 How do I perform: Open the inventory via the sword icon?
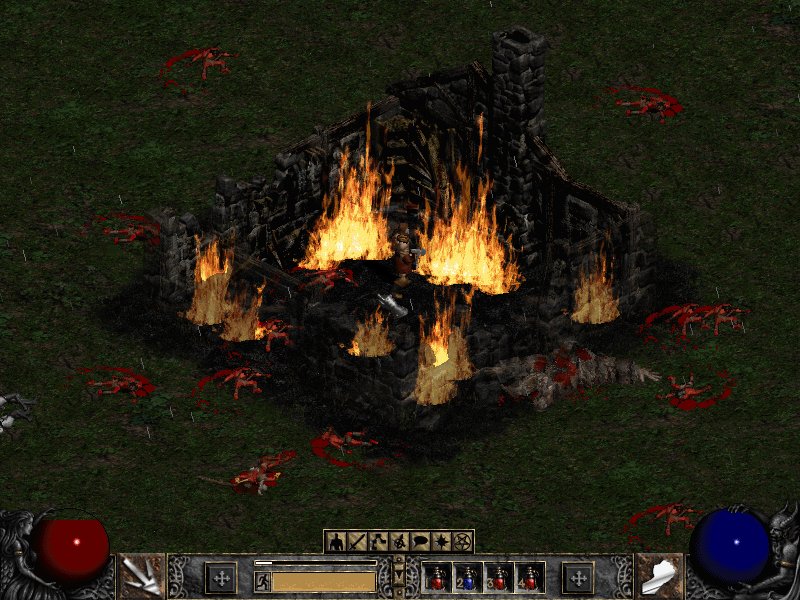(x=356, y=542)
